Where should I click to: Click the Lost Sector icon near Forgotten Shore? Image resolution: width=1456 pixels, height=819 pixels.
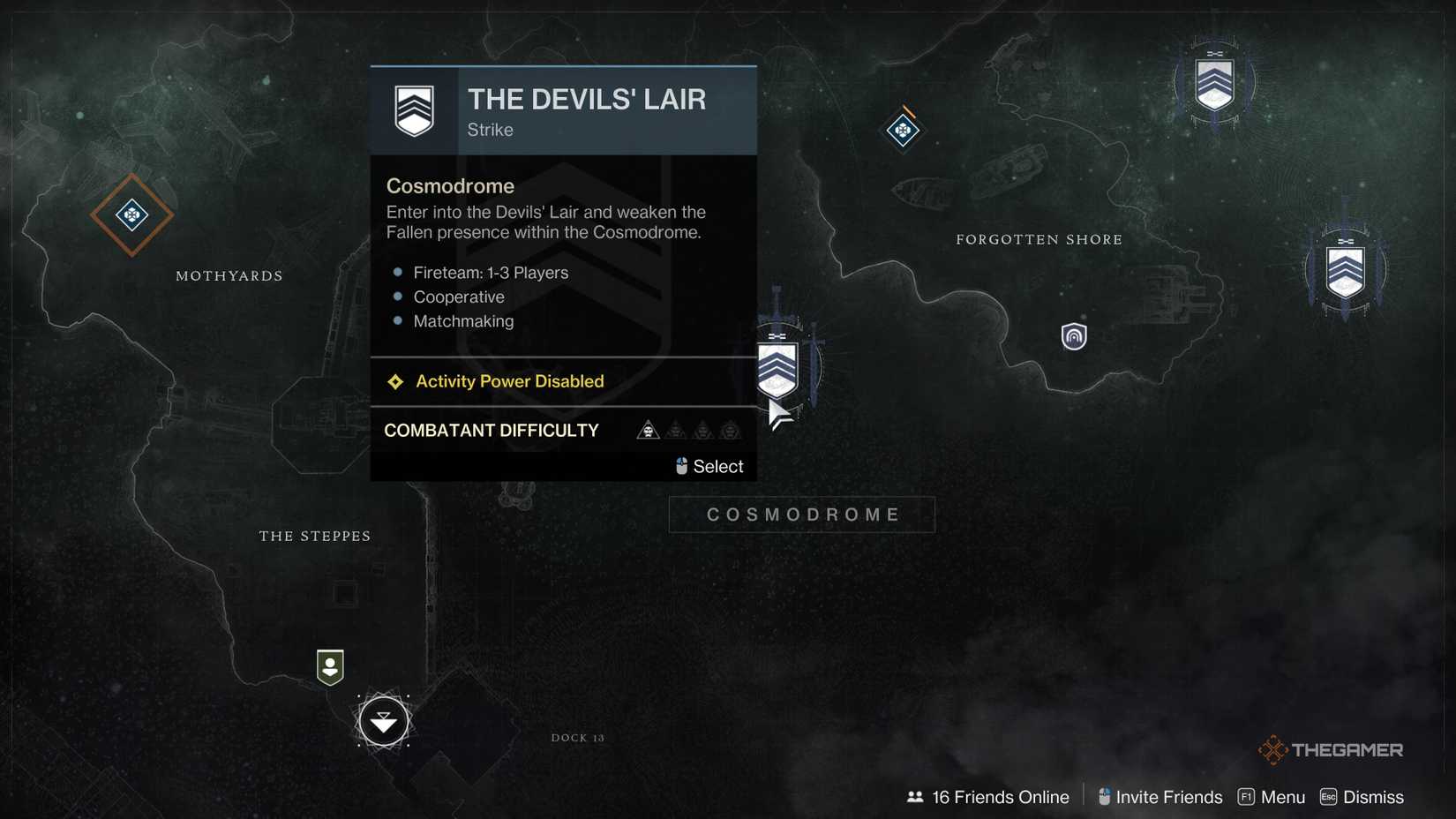click(902, 131)
